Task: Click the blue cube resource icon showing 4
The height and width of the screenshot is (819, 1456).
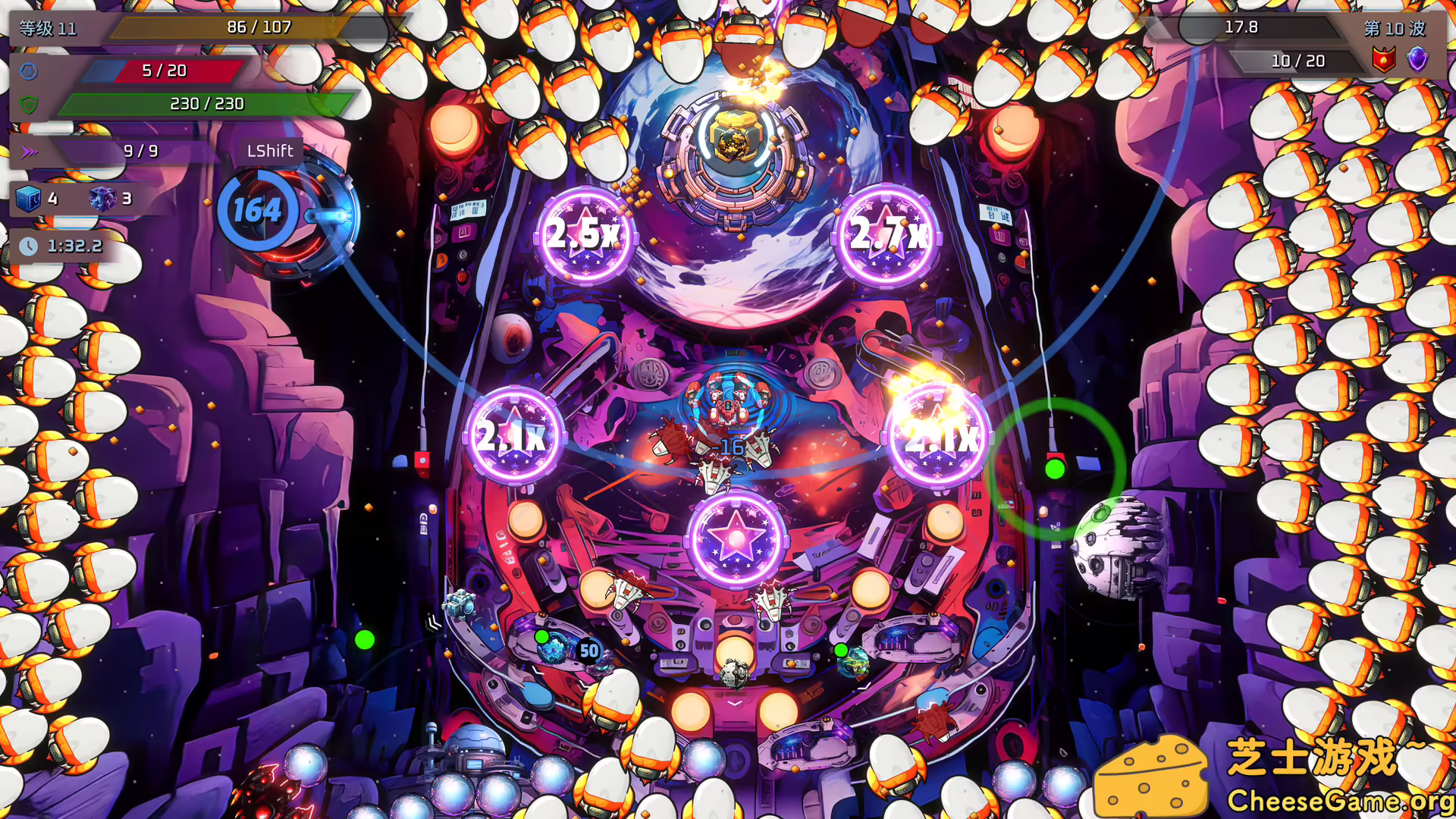Action: (x=29, y=200)
